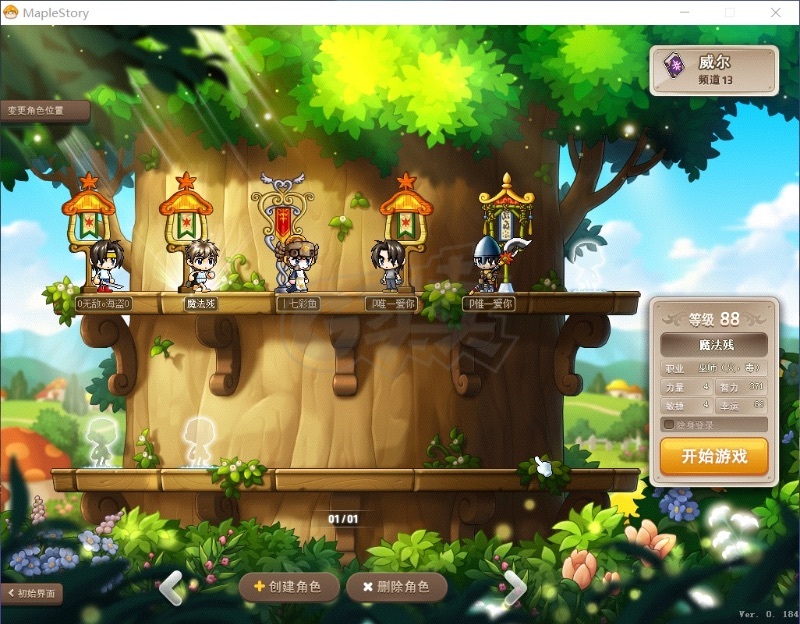Open 创建角色 to create a character
The image size is (800, 624).
tap(288, 587)
